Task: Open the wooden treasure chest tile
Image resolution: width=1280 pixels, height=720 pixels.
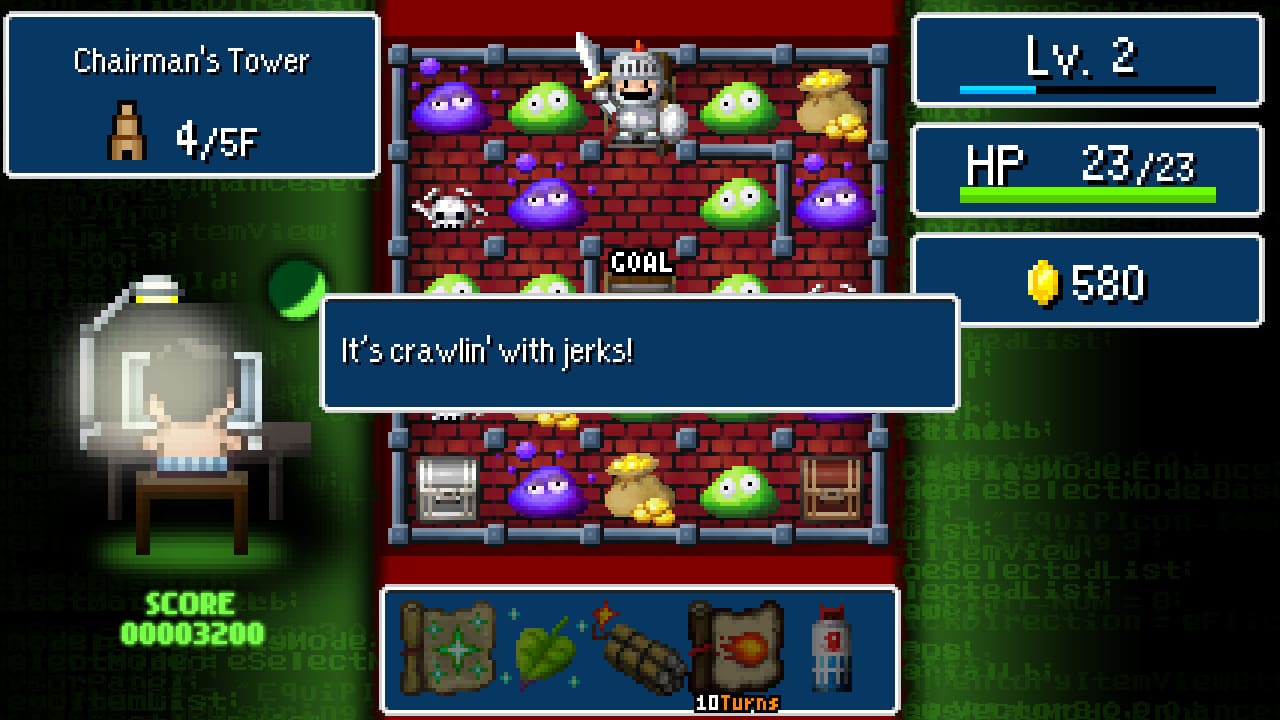Action: pyautogui.click(x=831, y=489)
